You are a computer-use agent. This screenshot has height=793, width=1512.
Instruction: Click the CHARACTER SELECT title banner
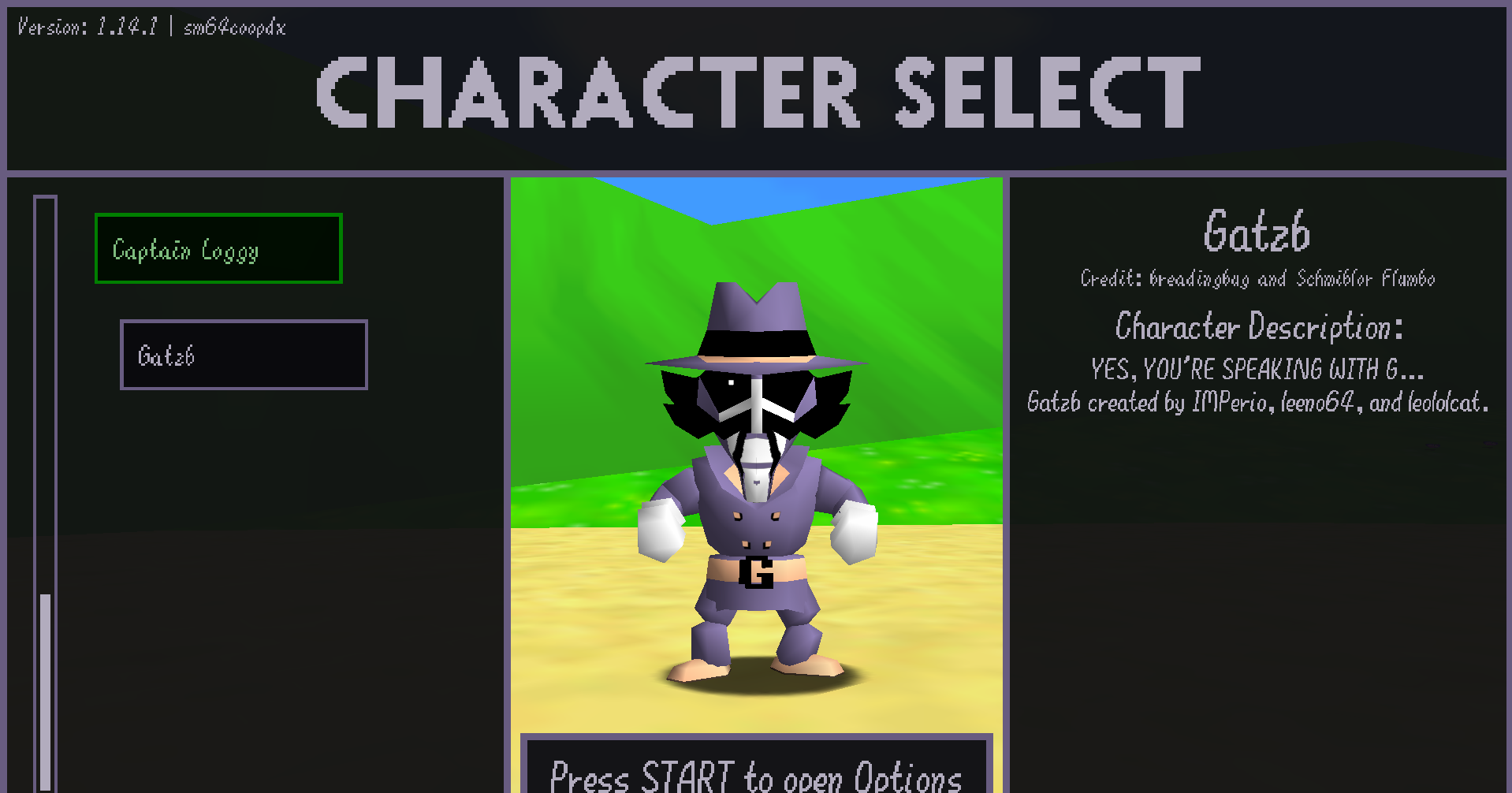click(x=754, y=91)
